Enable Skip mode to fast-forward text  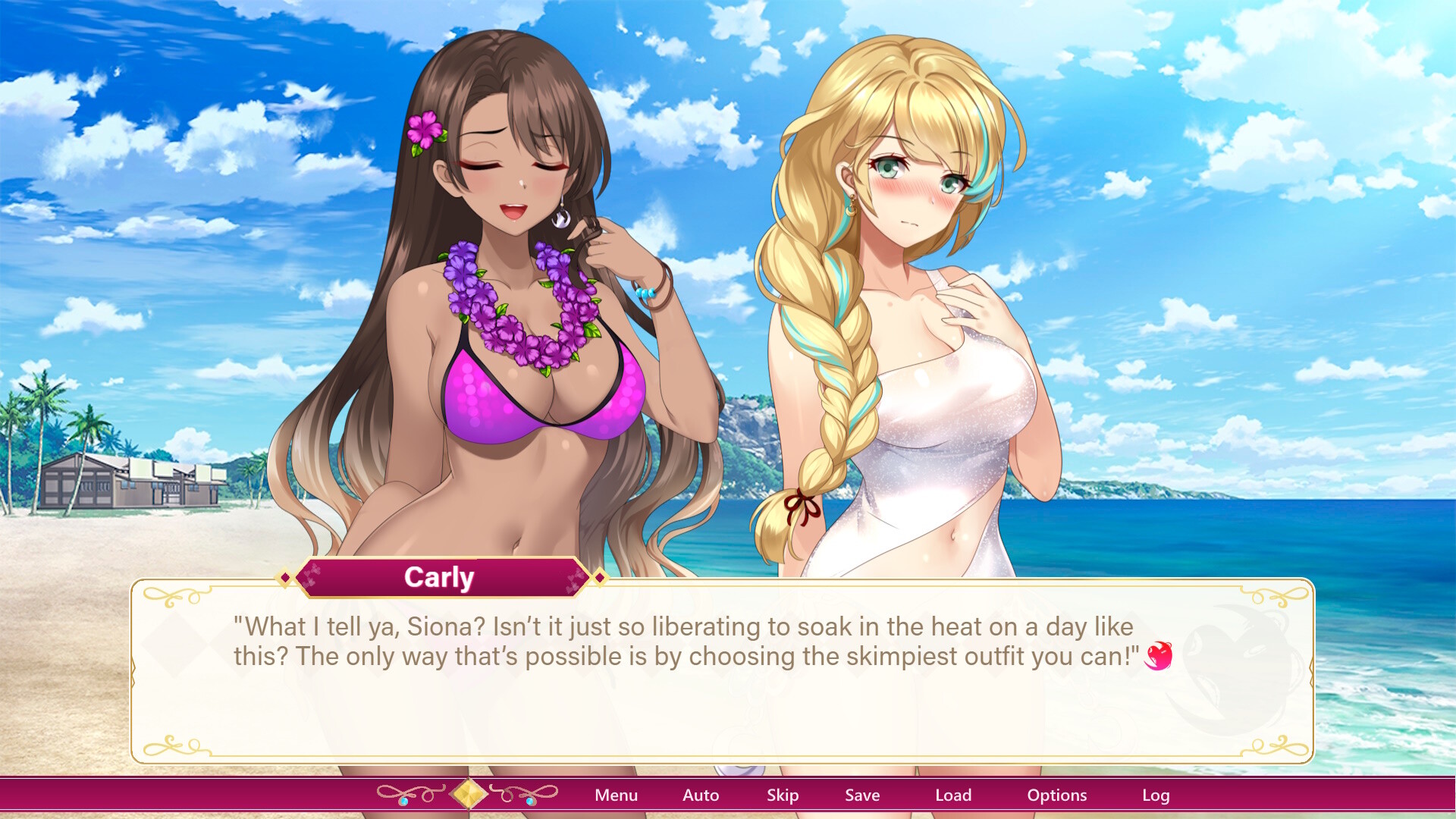coord(783,795)
